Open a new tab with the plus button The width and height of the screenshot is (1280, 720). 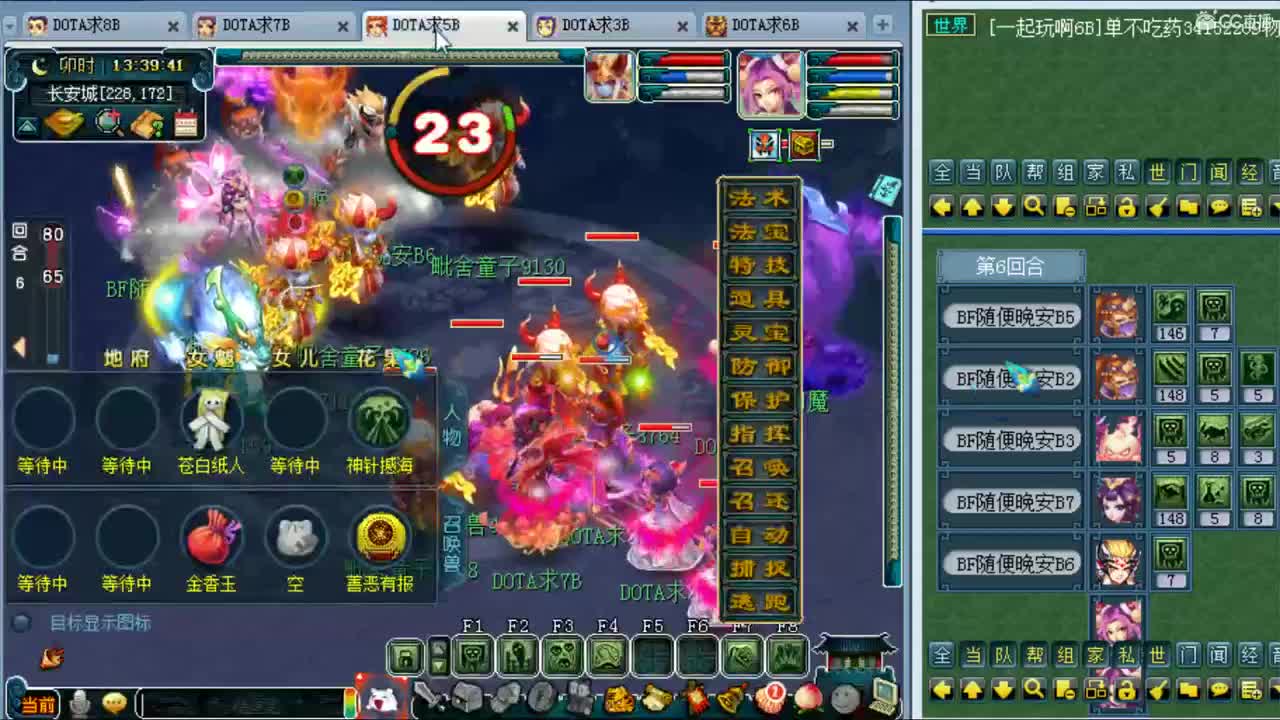883,22
